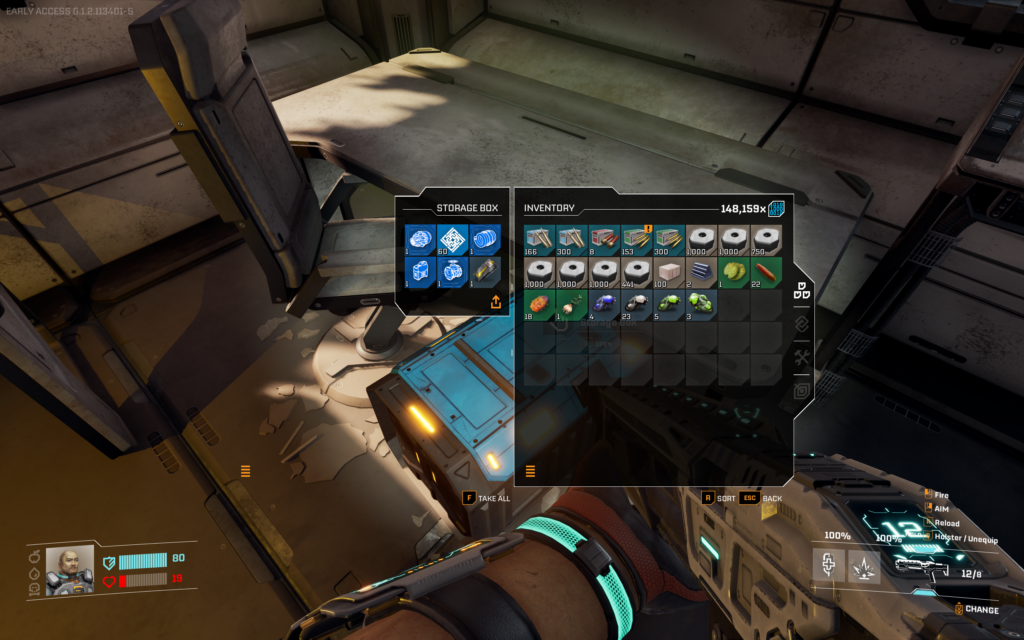The image size is (1024, 640).
Task: Select the ammo box with warning marker
Action: pyautogui.click(x=636, y=240)
